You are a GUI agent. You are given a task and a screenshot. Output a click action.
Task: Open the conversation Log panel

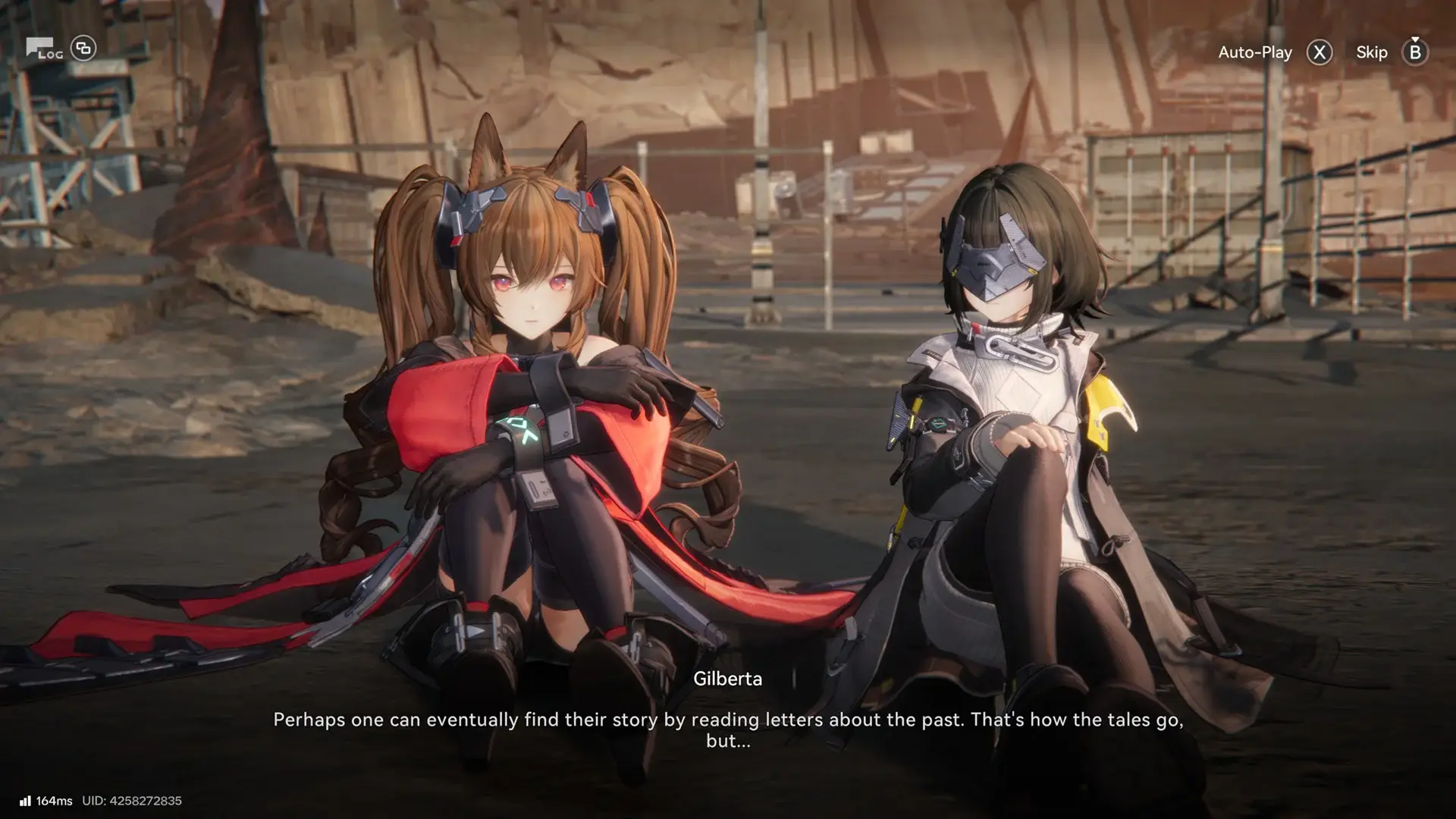coord(43,48)
